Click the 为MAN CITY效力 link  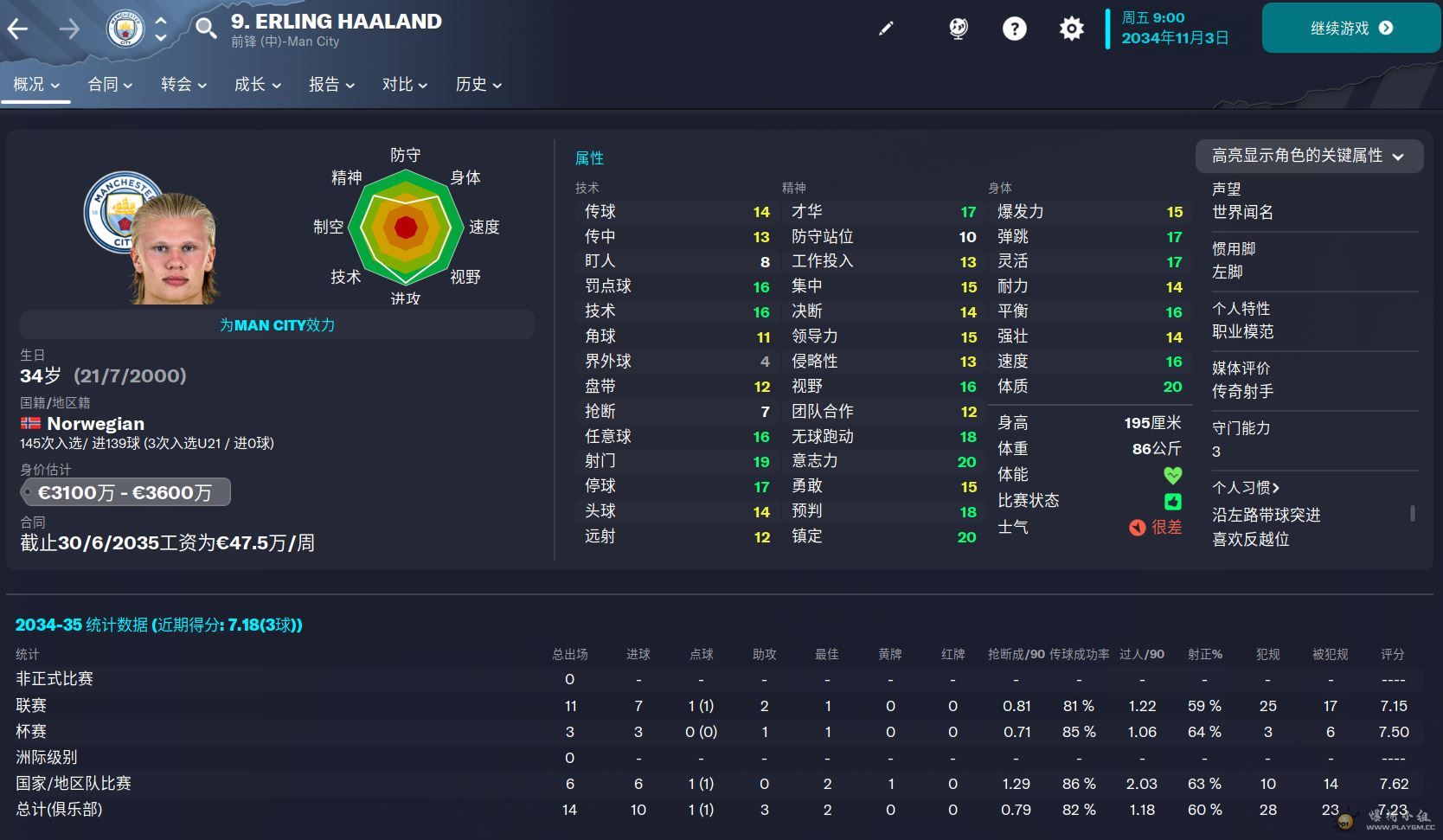click(x=277, y=325)
